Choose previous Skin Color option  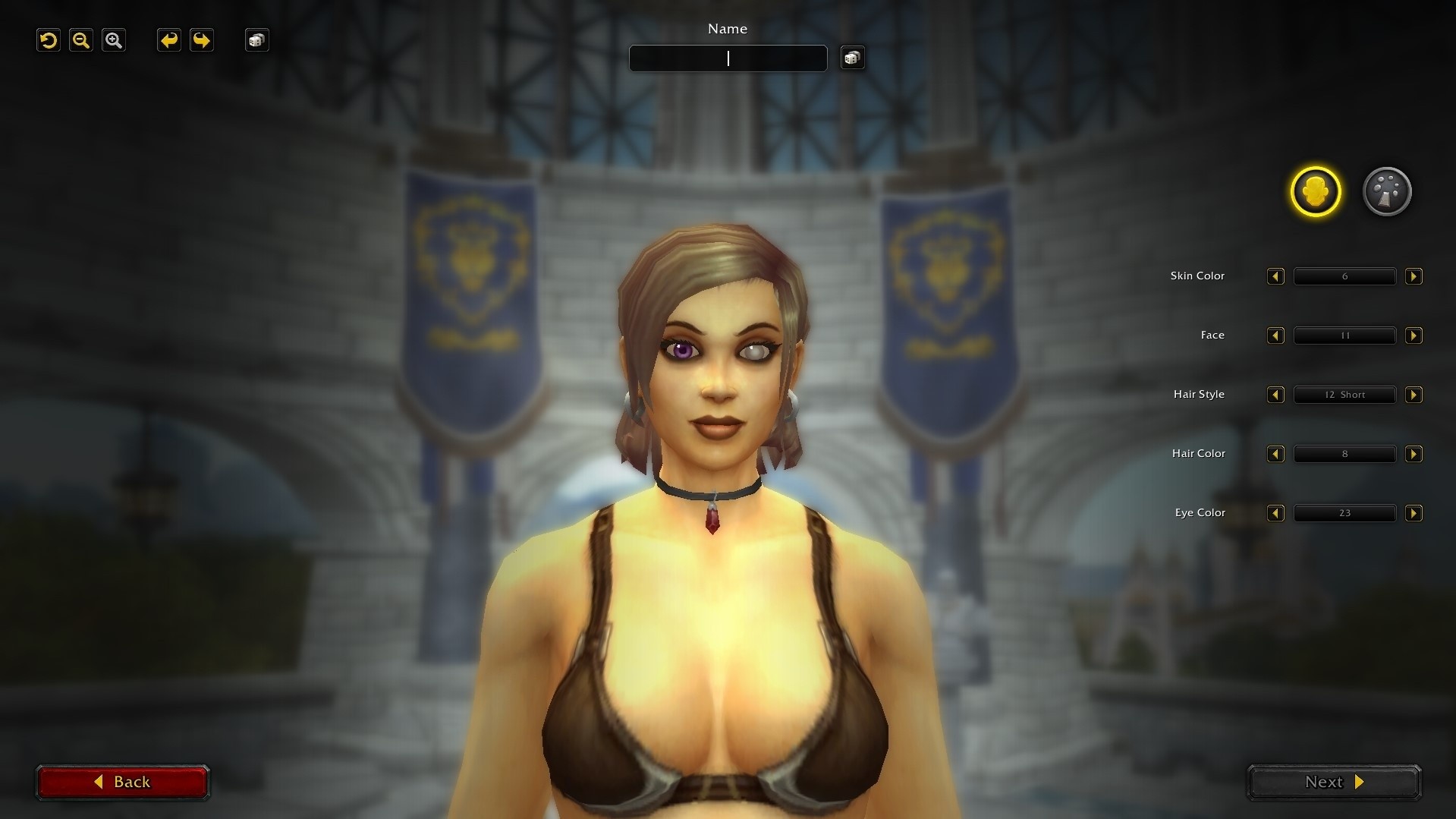coord(1275,276)
